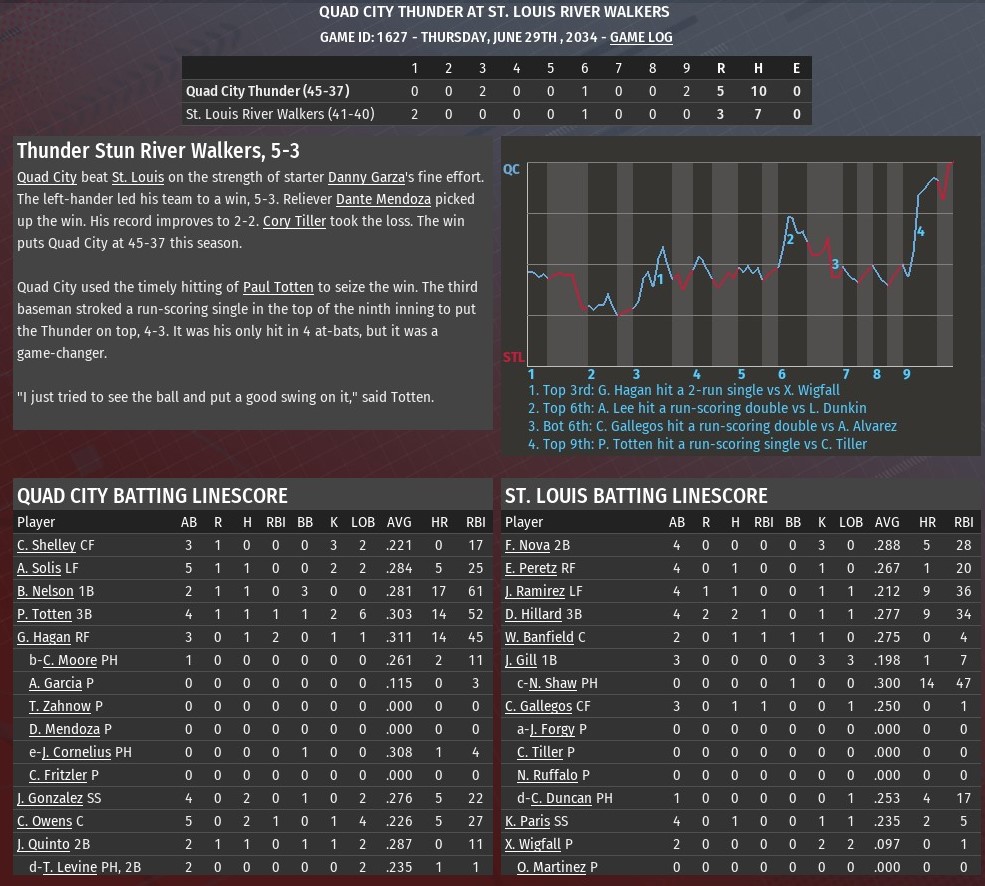
Task: Select D. Hillard third baseman link
Action: [533, 614]
